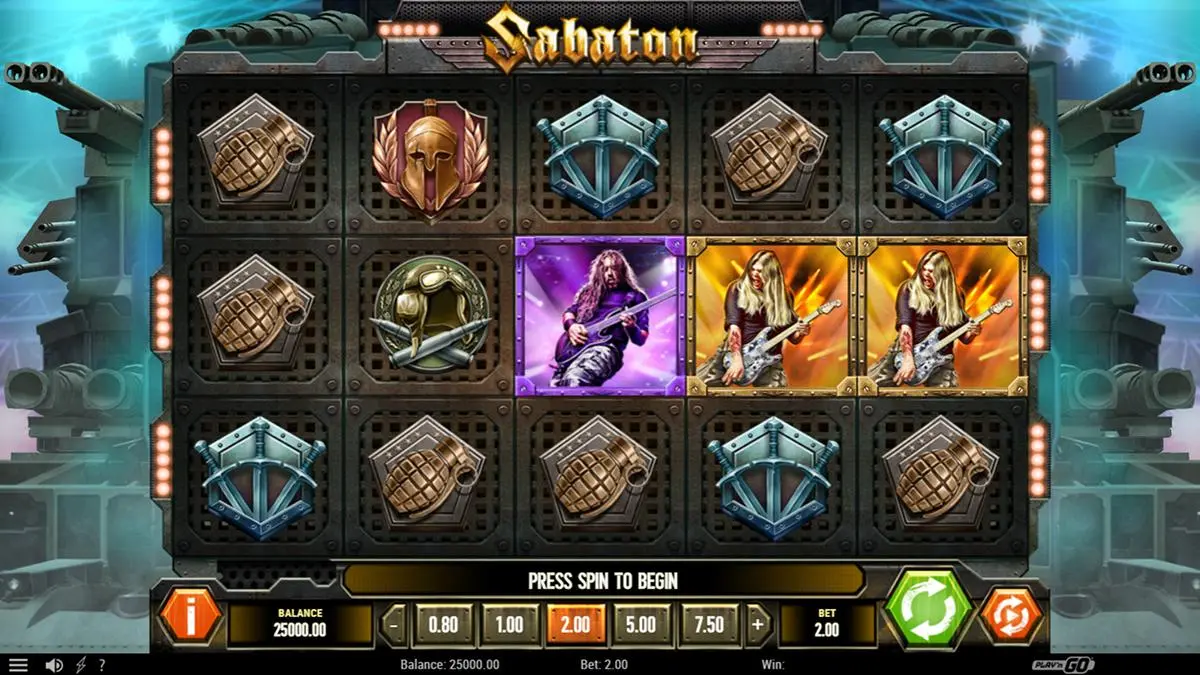This screenshot has height=675, width=1200.
Task: Select the highlighted 2.00 bet amount
Action: [575, 625]
